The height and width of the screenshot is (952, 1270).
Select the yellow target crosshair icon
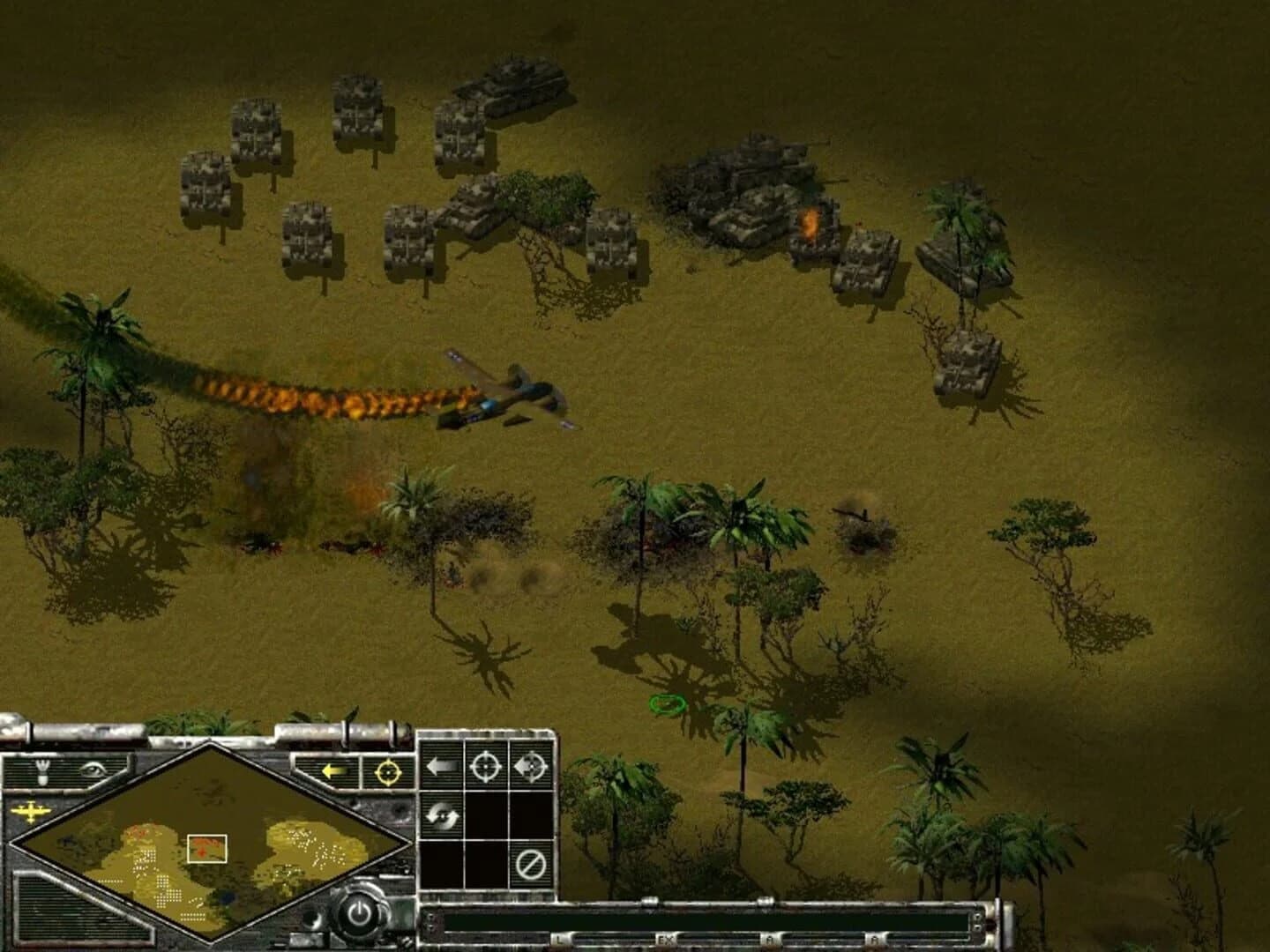click(x=388, y=772)
